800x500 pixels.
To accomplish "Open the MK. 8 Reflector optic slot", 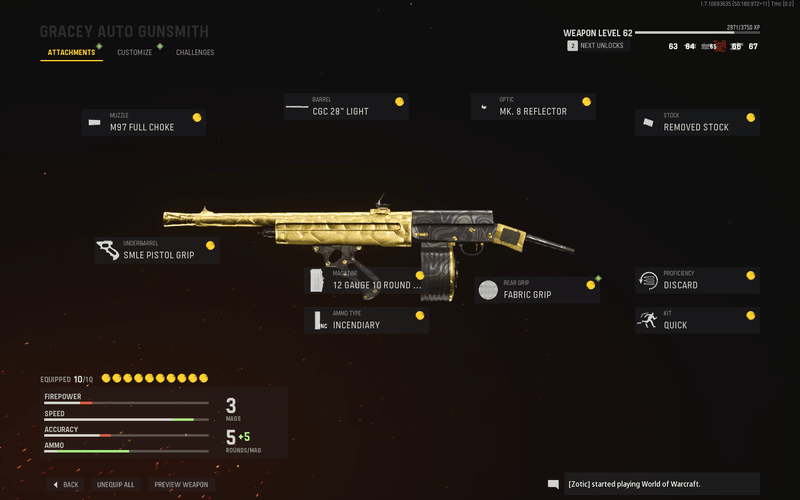I will 533,107.
